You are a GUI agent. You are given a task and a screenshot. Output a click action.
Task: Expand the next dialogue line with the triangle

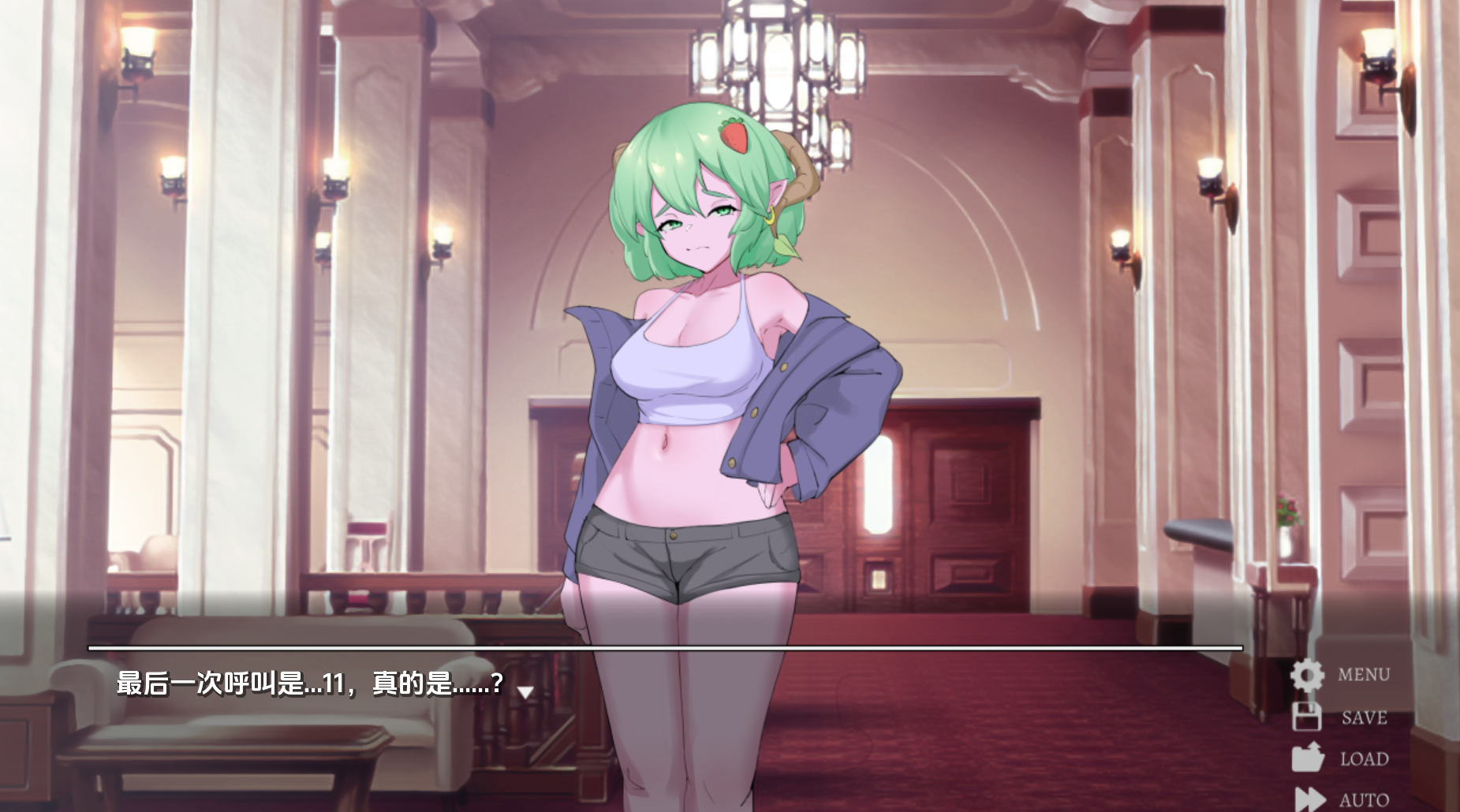(x=524, y=692)
